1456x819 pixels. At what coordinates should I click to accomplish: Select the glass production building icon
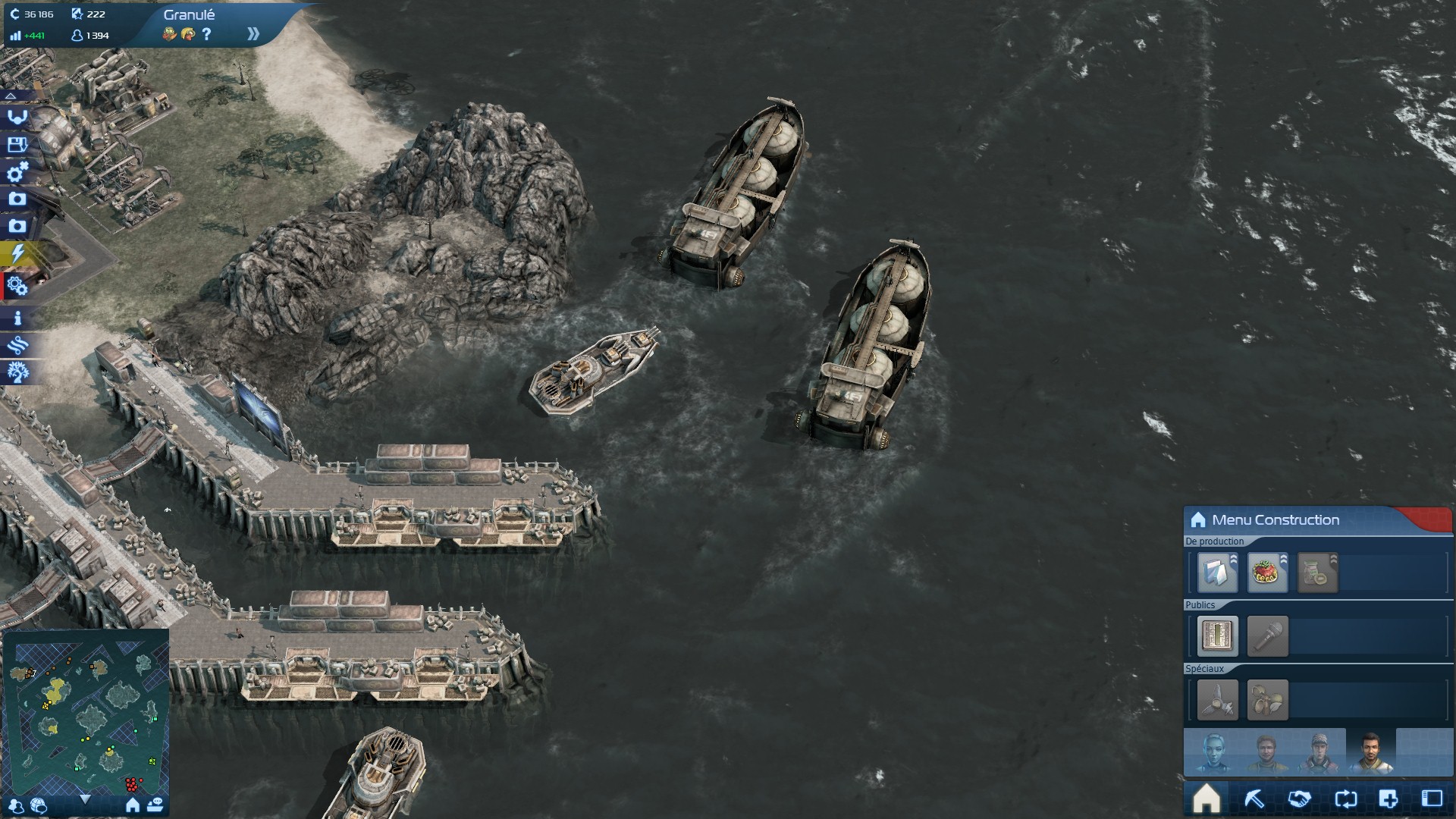tap(1217, 573)
